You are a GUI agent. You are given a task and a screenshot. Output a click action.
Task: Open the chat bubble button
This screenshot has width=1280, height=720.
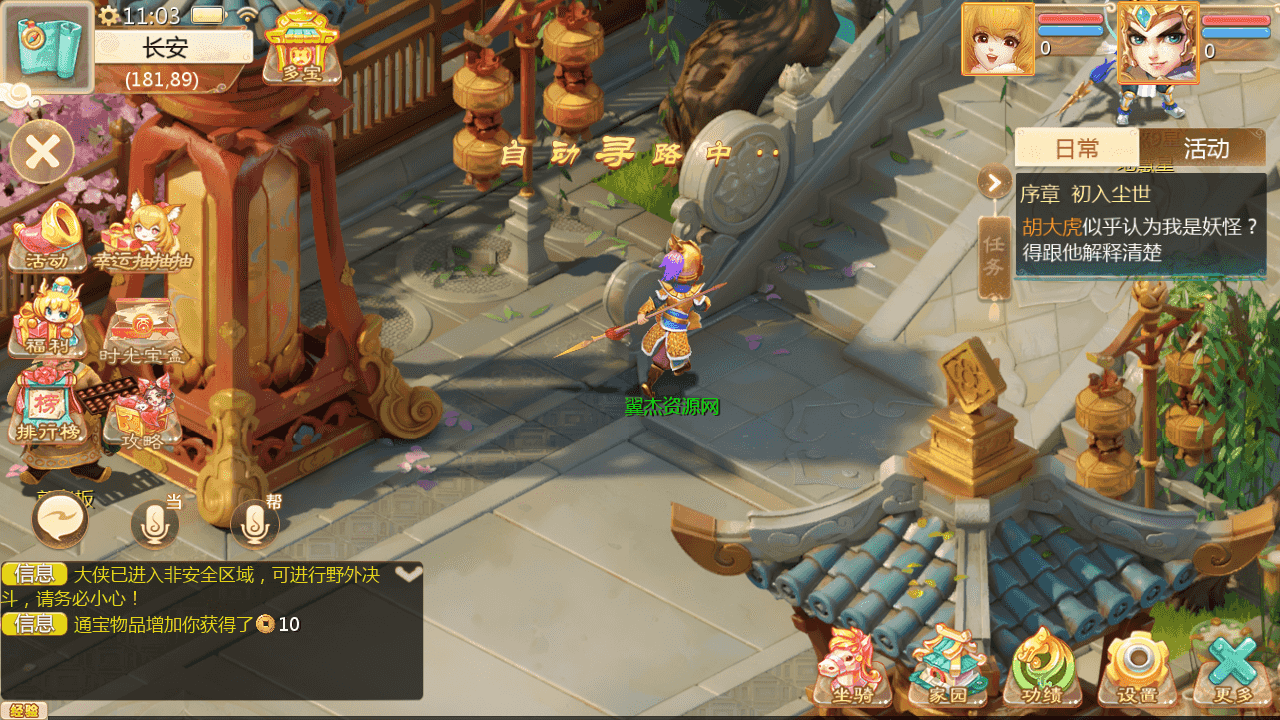click(61, 521)
